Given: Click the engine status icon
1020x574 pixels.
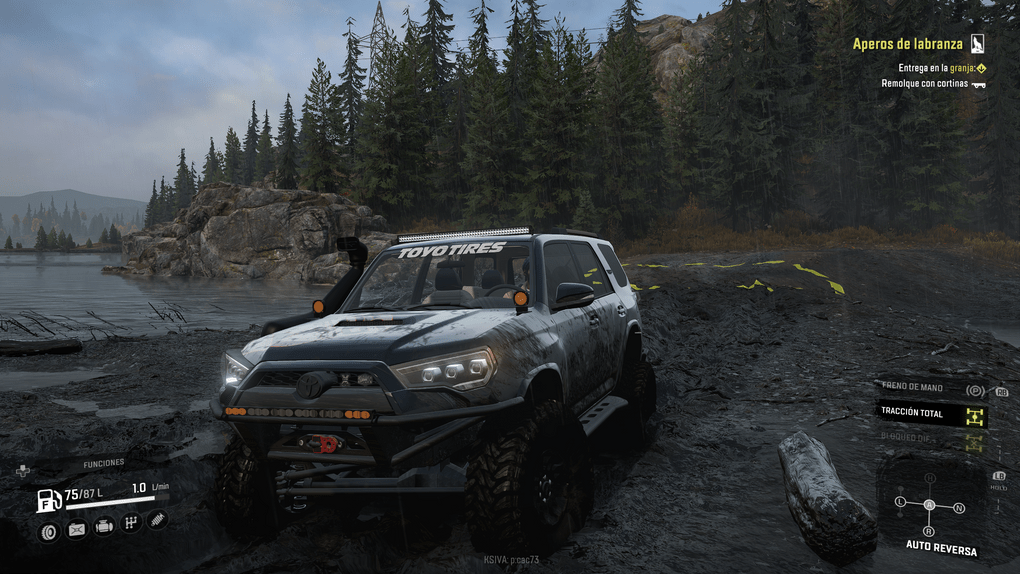Looking at the screenshot, I should click(x=103, y=526).
